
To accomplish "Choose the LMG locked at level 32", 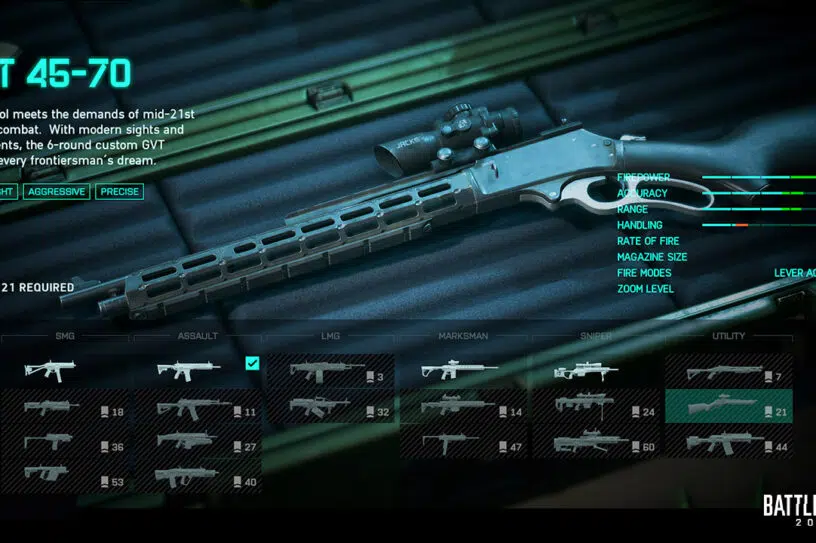I will pyautogui.click(x=329, y=408).
